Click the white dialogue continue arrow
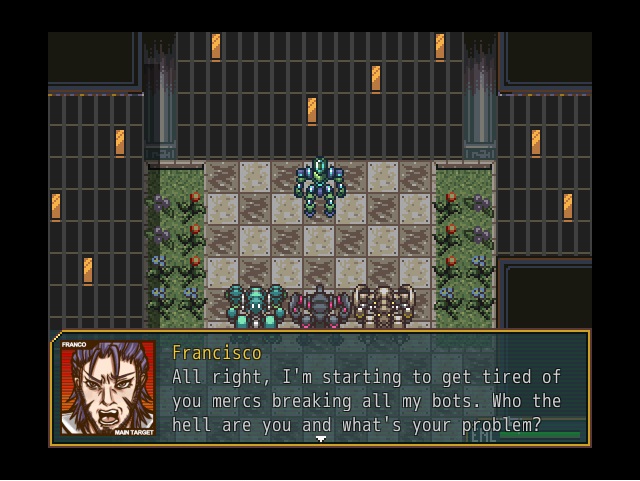The image size is (640, 481). point(321,438)
